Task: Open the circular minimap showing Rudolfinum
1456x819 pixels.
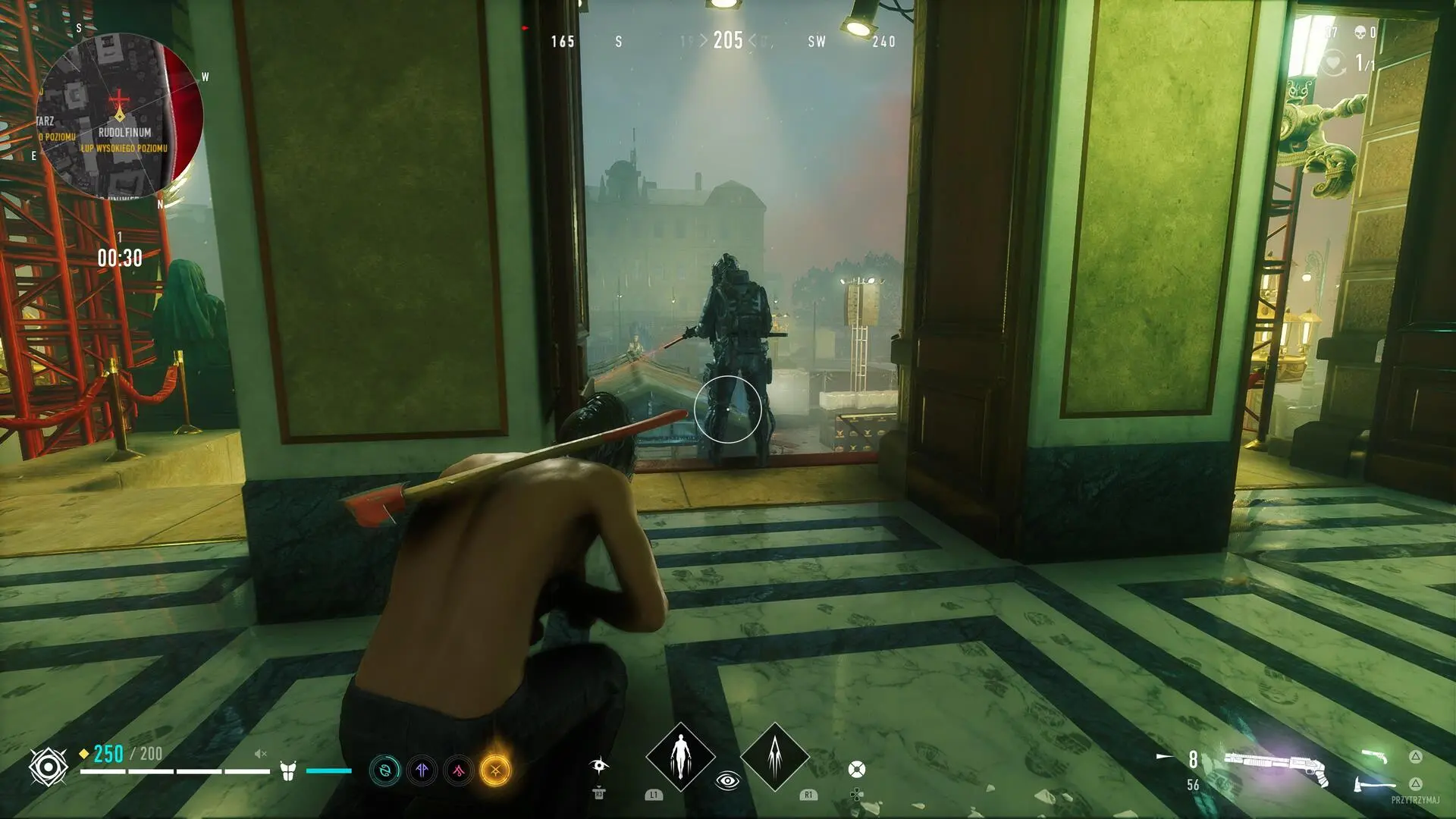Action: point(120,115)
